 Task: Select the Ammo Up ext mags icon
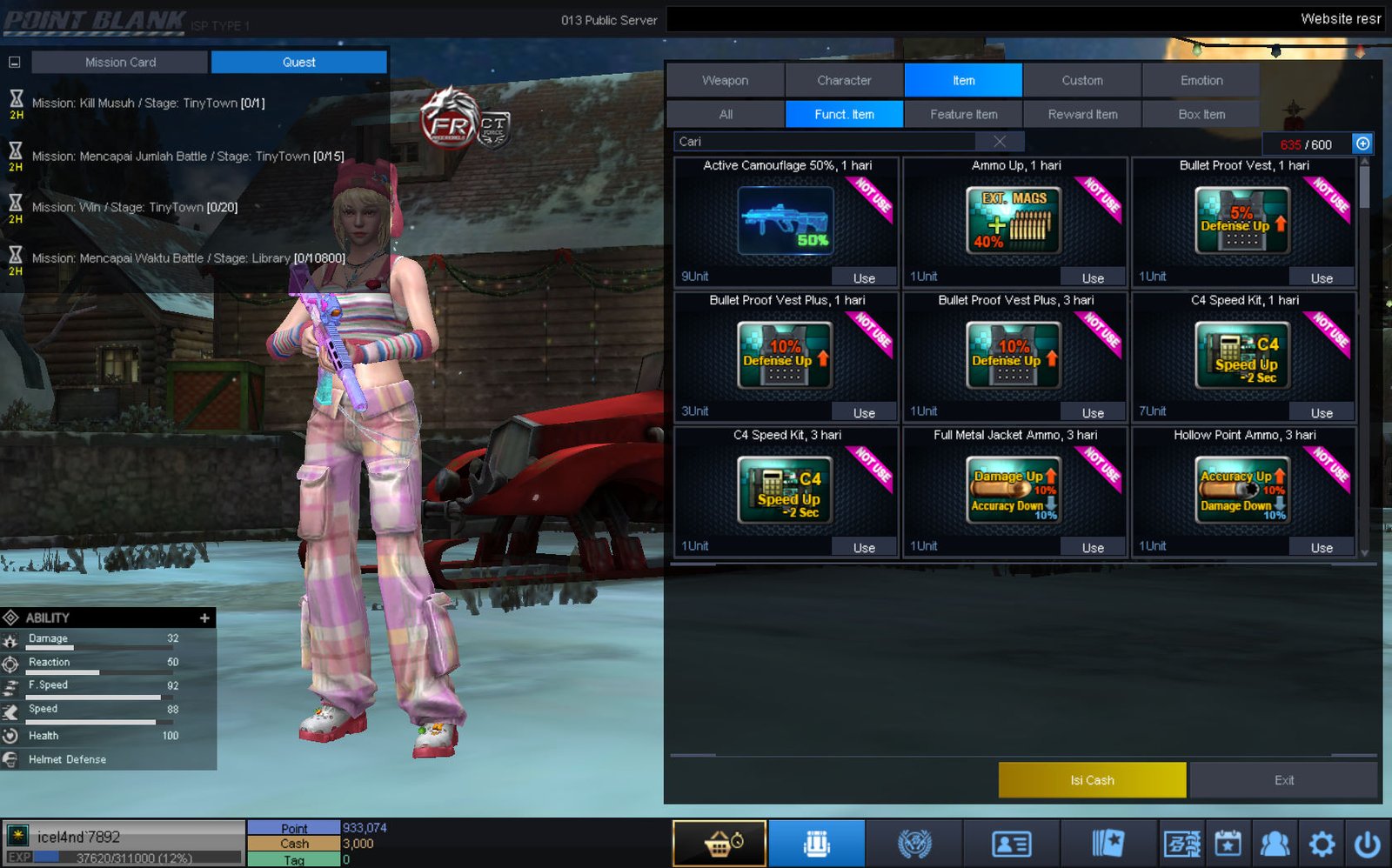[1014, 221]
